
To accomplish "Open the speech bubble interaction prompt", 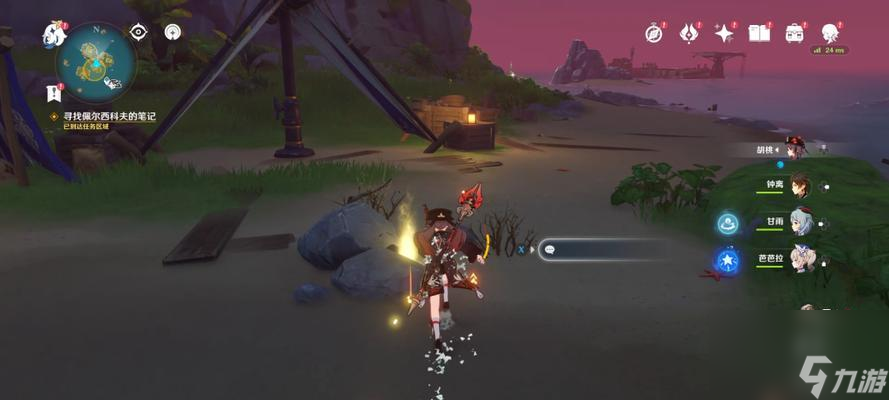I will point(548,249).
